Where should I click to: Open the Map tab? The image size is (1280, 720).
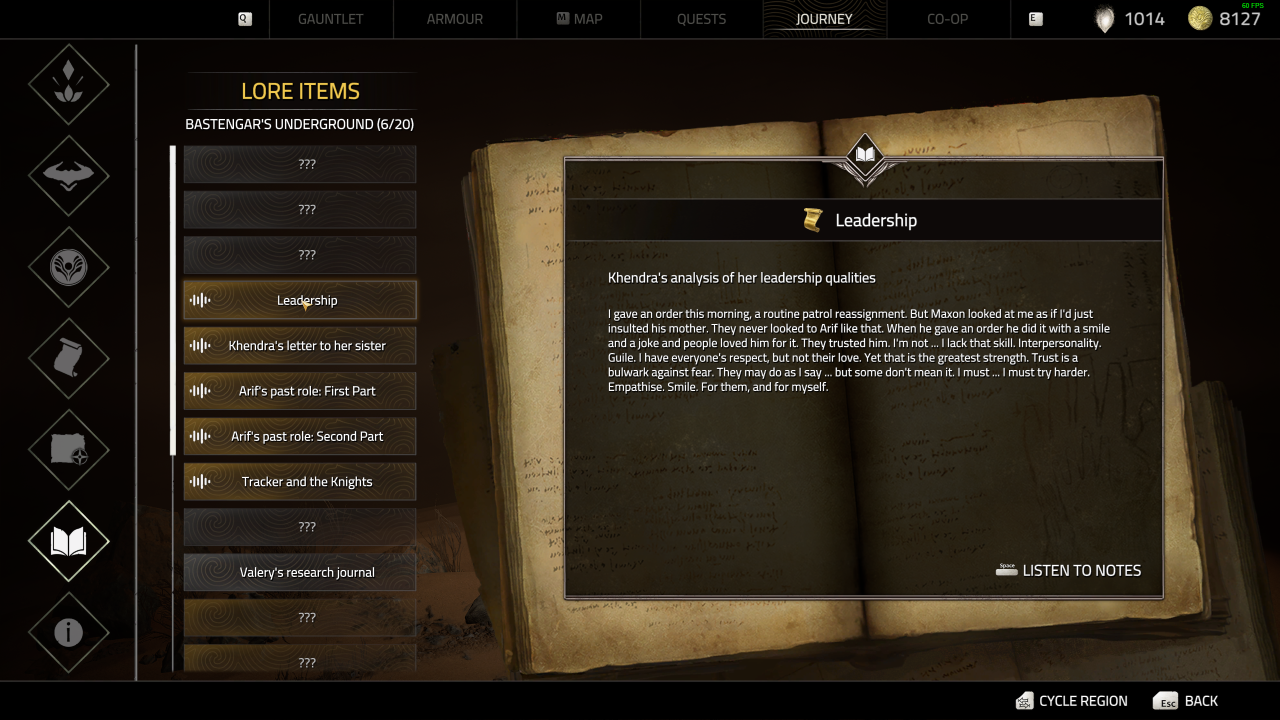(579, 19)
